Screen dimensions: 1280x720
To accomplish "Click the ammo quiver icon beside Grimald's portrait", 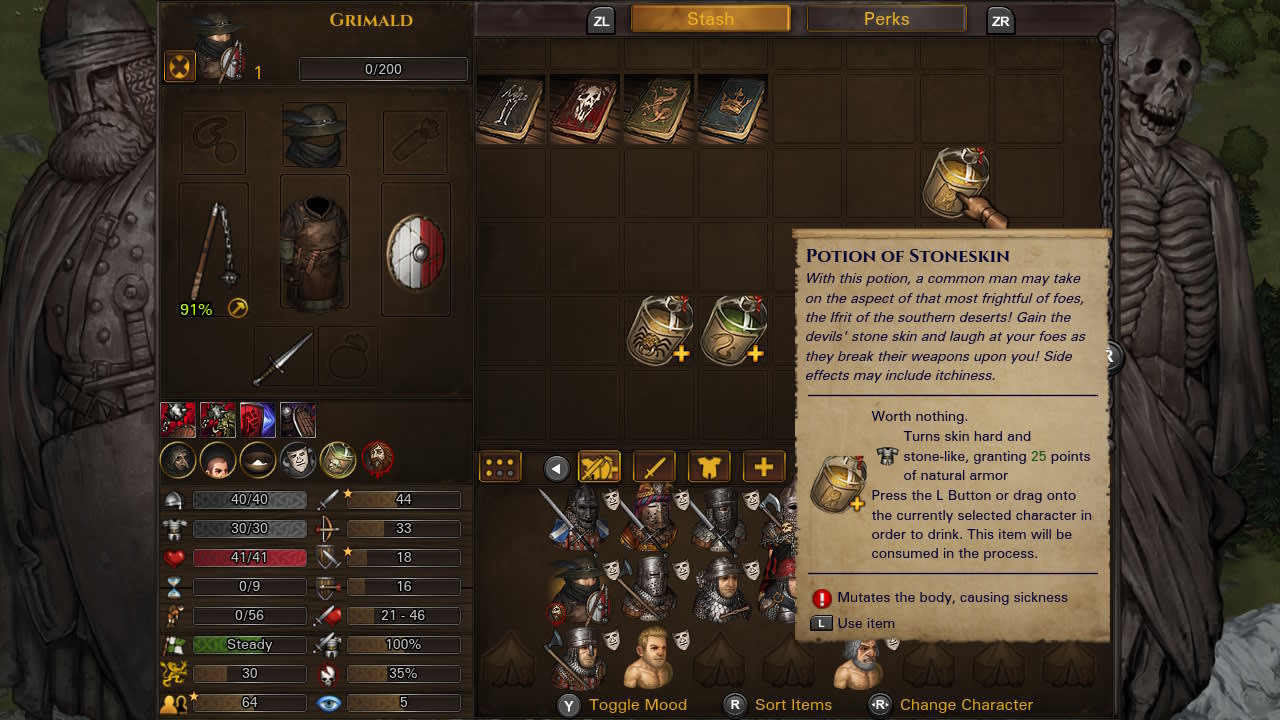I will click(179, 67).
